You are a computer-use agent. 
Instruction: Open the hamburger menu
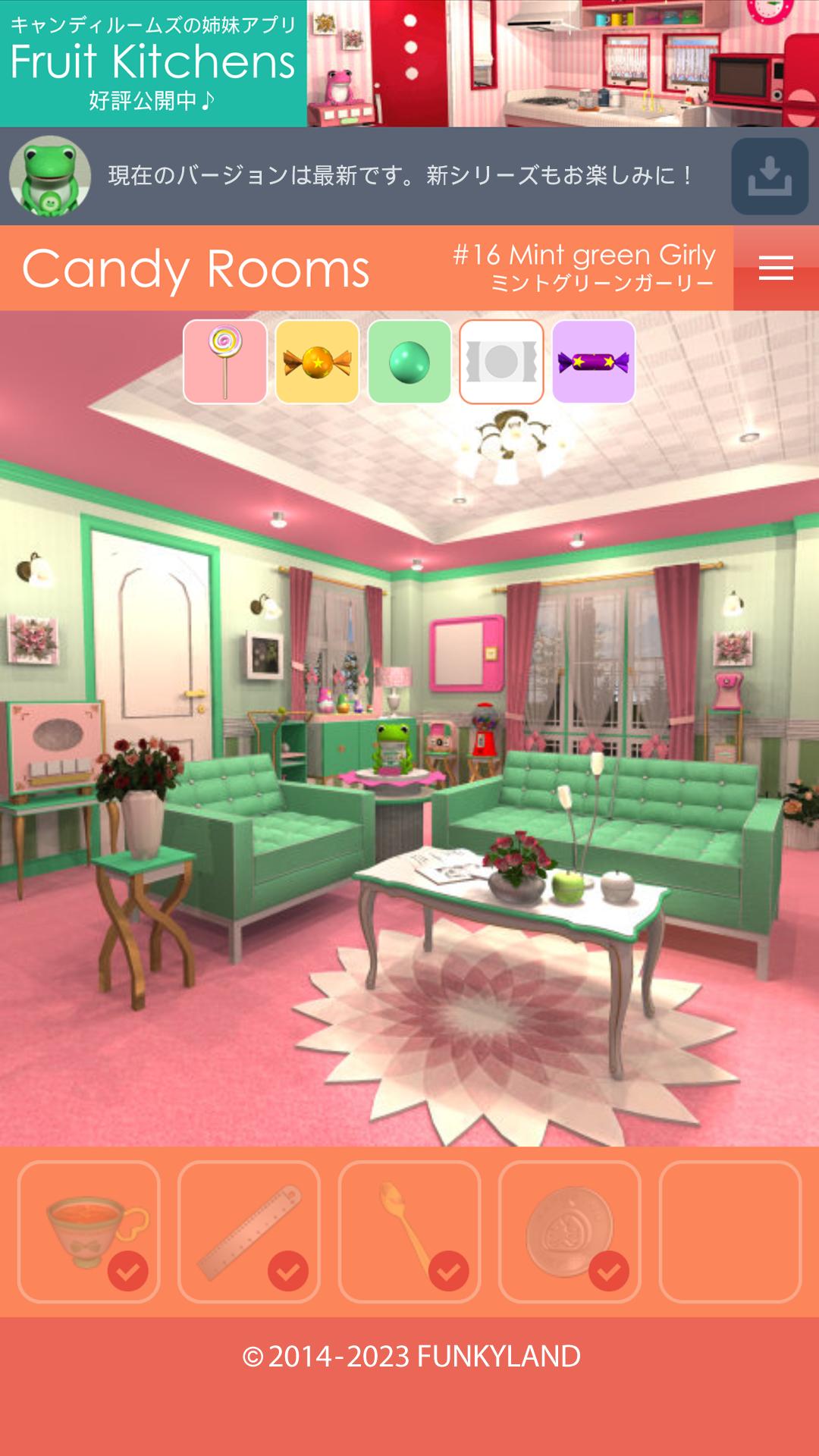[776, 268]
